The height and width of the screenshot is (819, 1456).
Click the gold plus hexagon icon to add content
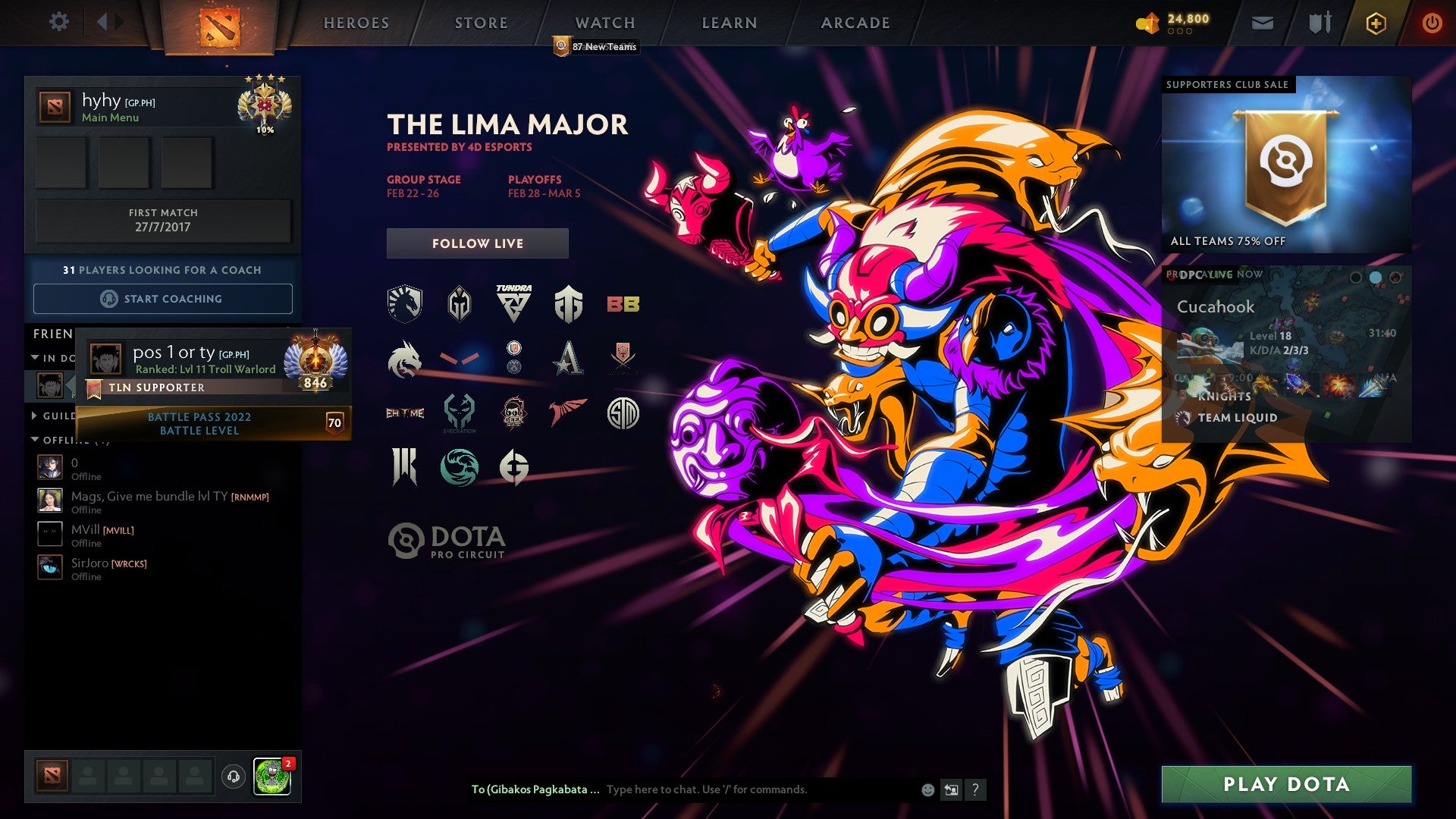1376,23
